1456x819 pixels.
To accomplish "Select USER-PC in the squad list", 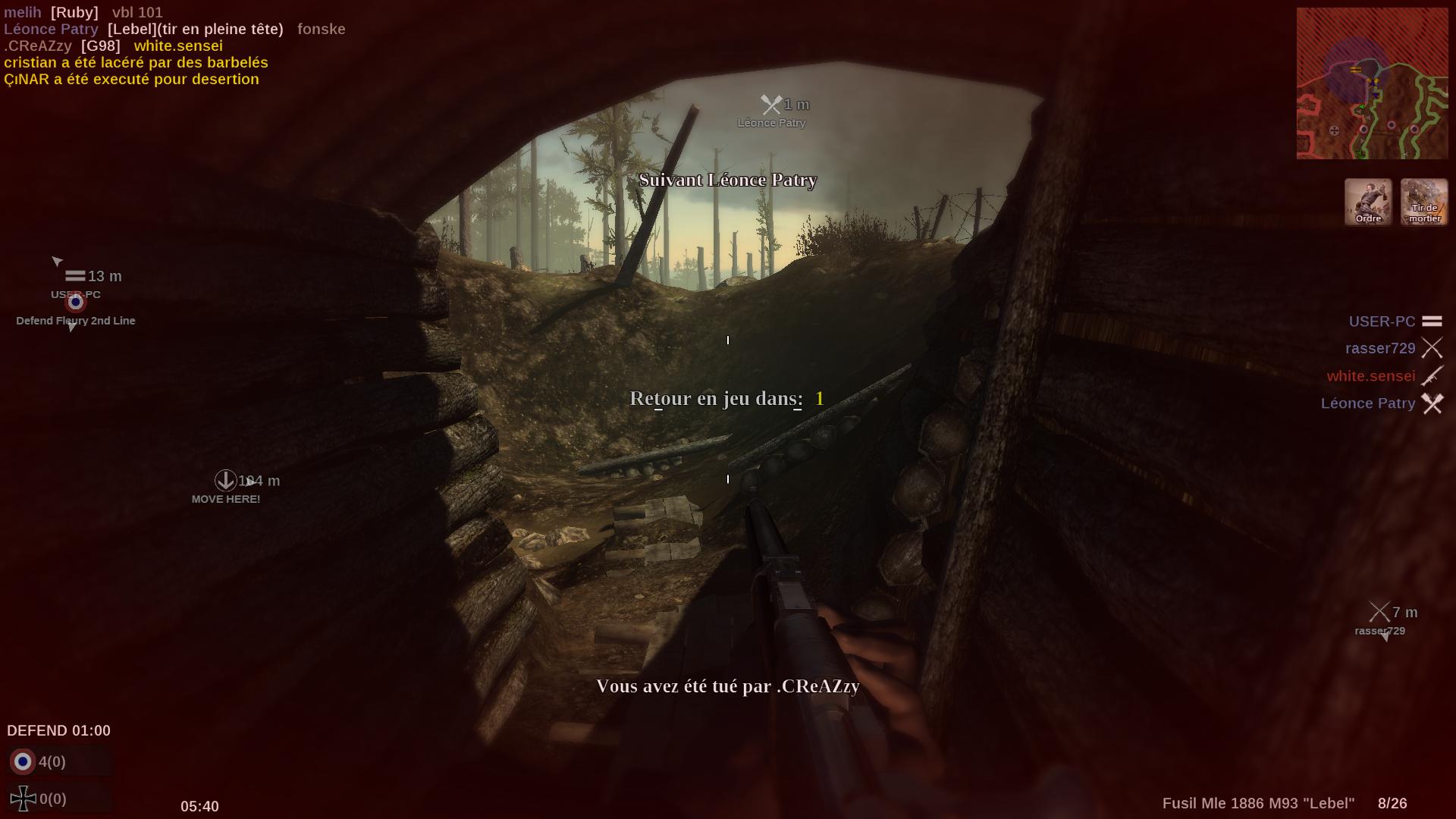I will [1382, 322].
